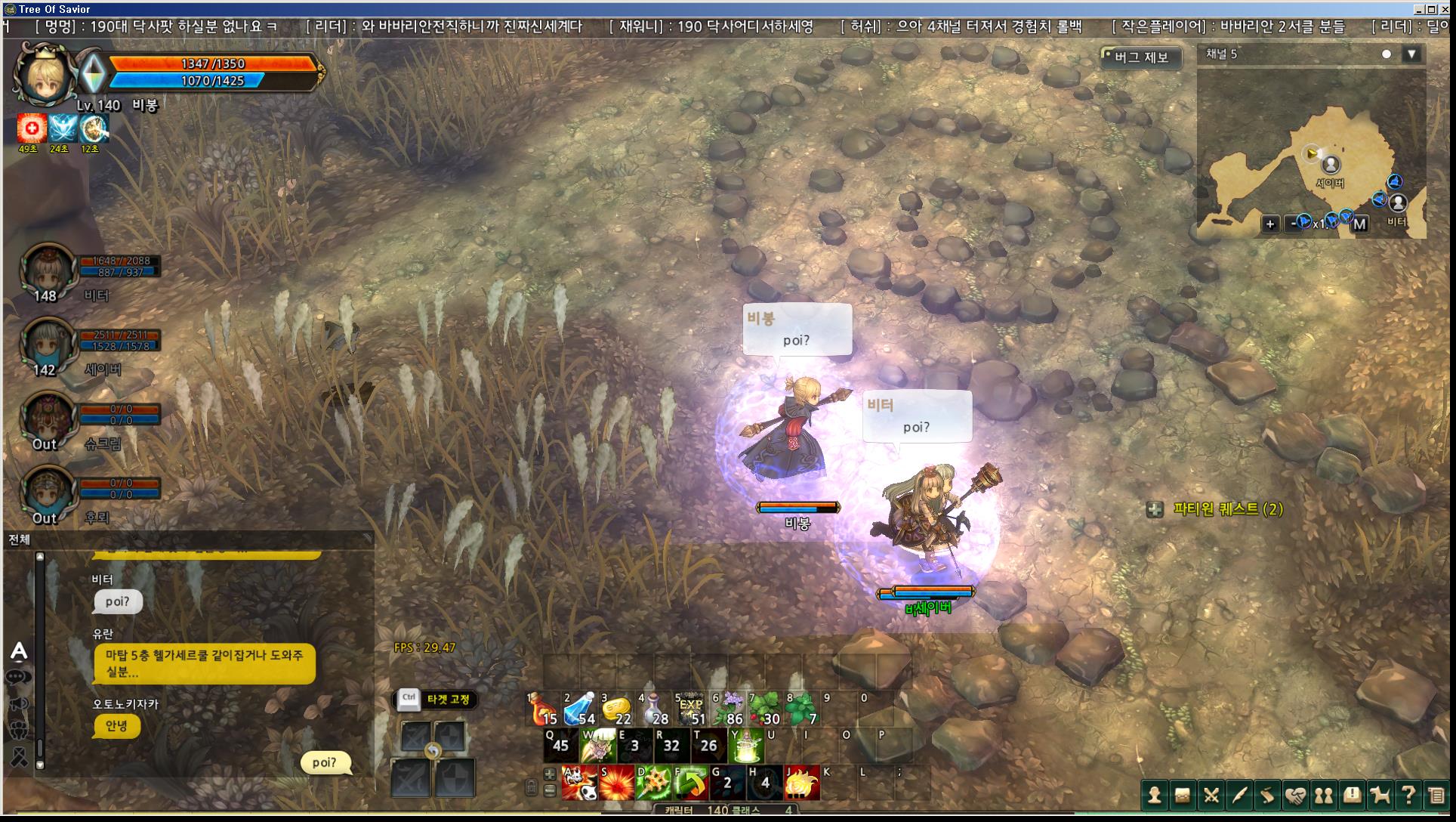Open the character info menu icon
Screen dimensions: 1456x822
click(x=1154, y=795)
